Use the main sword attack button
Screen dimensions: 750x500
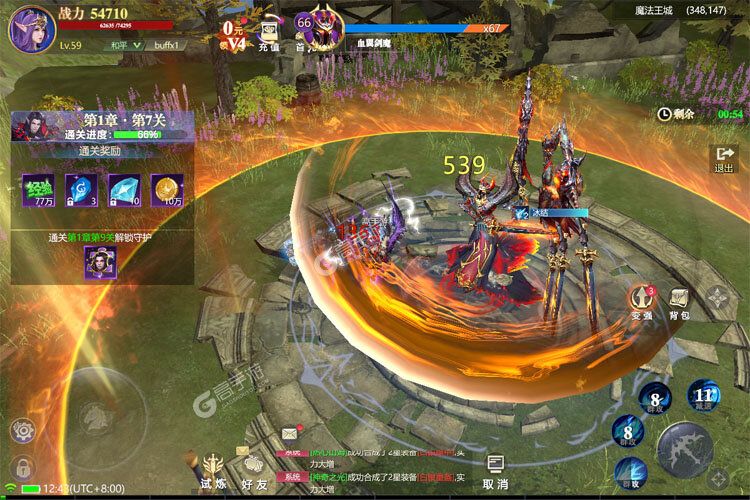(x=685, y=448)
